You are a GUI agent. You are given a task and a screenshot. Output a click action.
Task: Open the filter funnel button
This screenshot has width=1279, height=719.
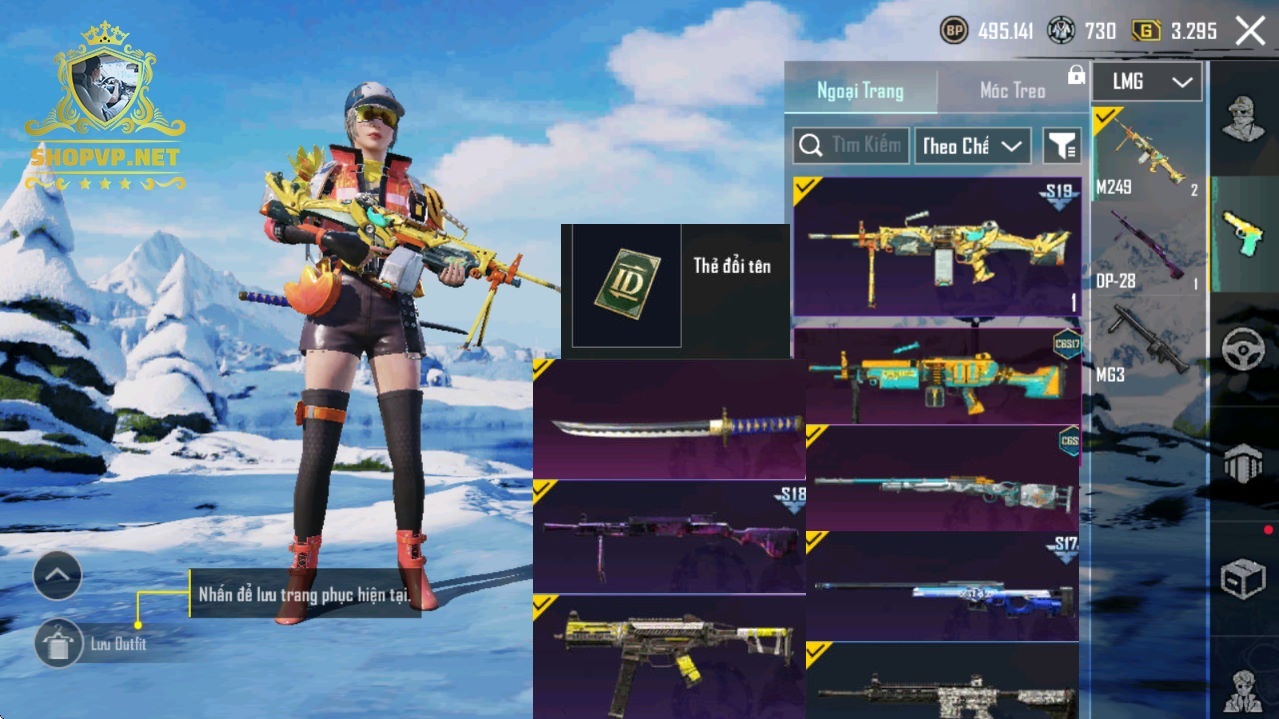pyautogui.click(x=1062, y=146)
